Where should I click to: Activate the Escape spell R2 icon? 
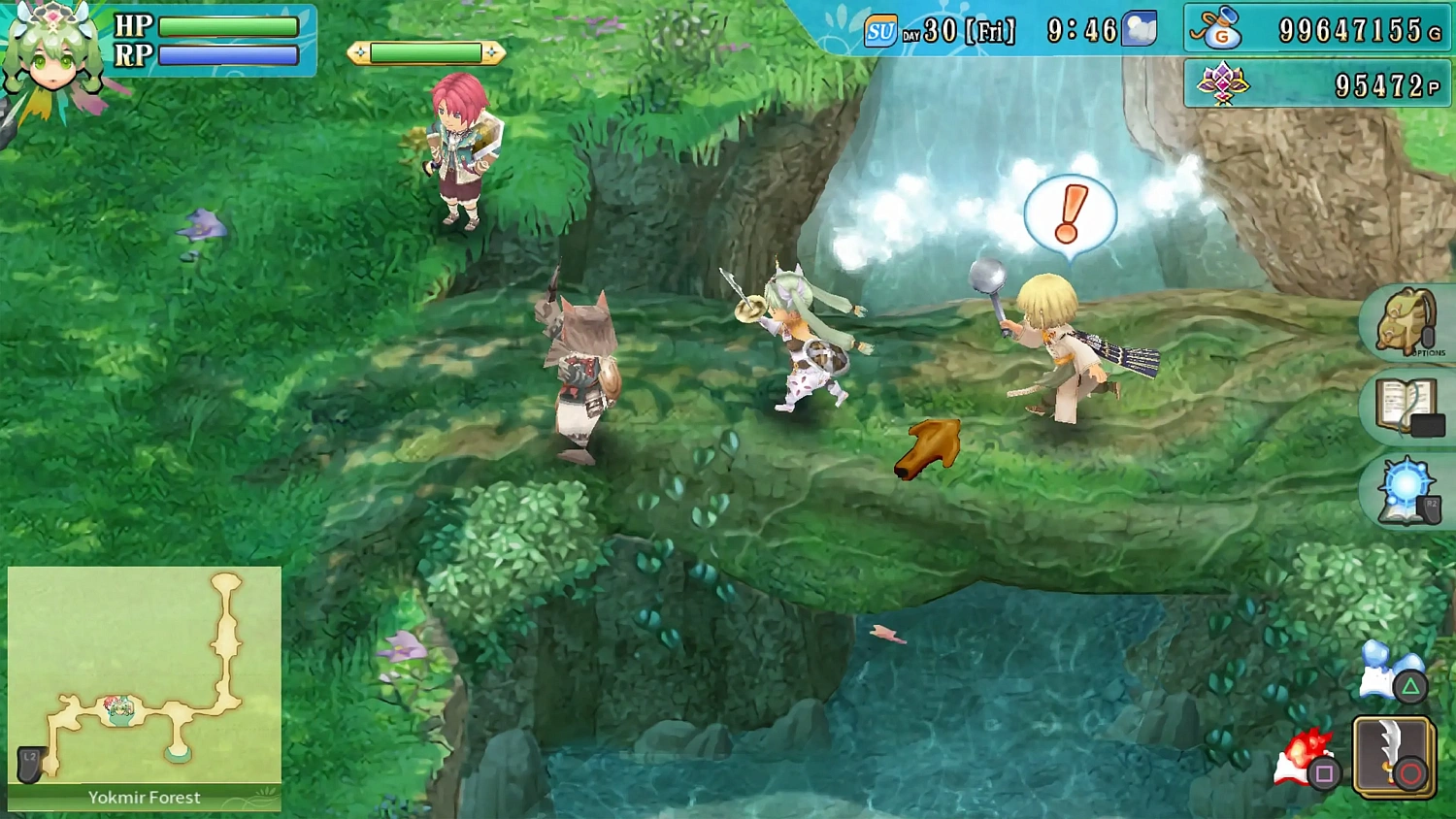coord(1406,490)
